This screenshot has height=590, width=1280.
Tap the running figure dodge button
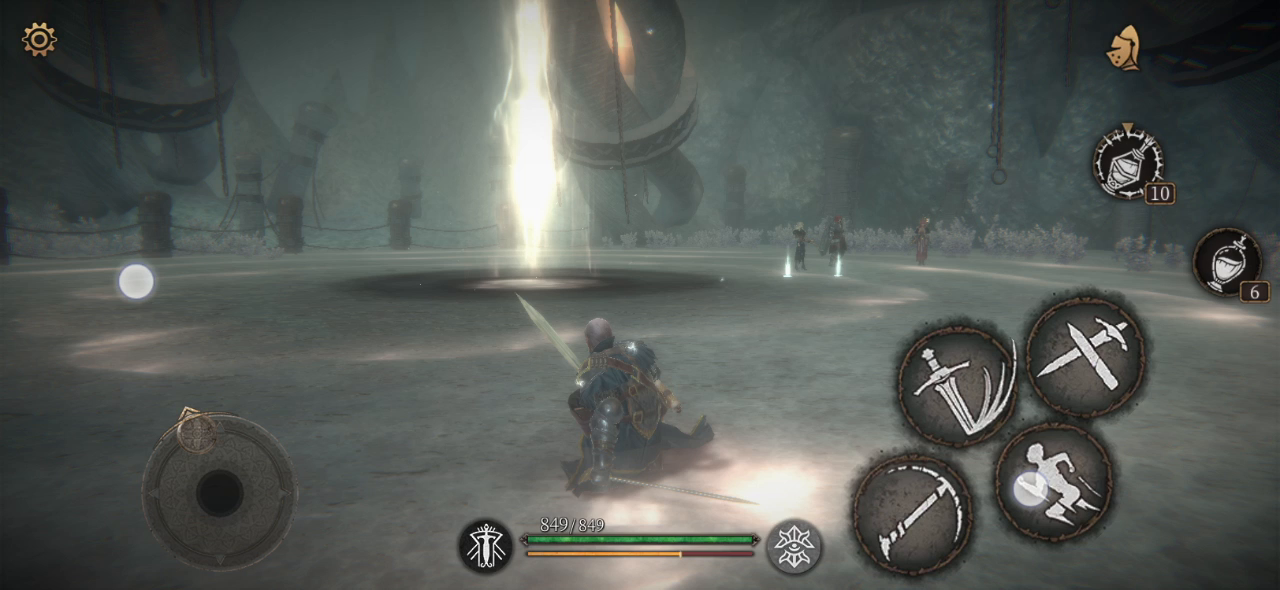(1054, 482)
